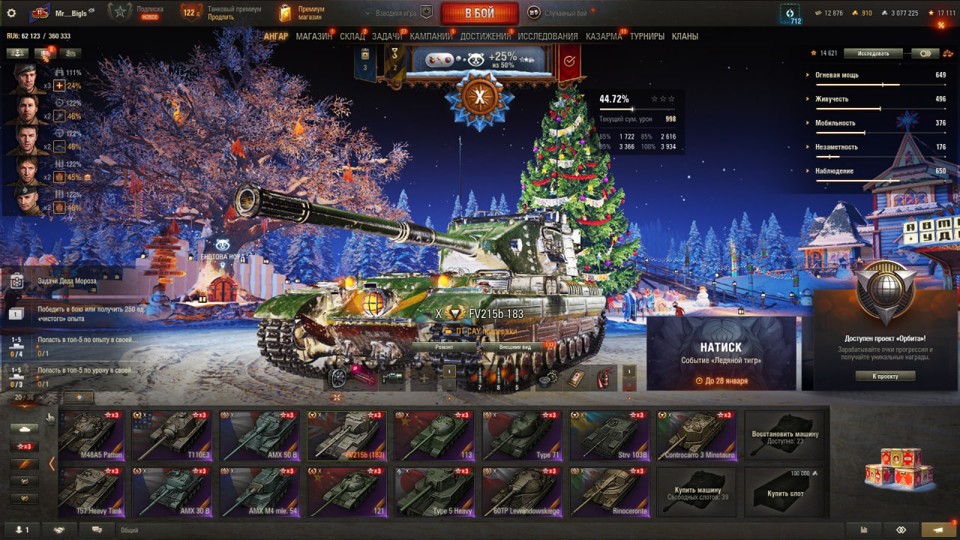Click the К проекту button
The height and width of the screenshot is (540, 960).
tap(885, 376)
